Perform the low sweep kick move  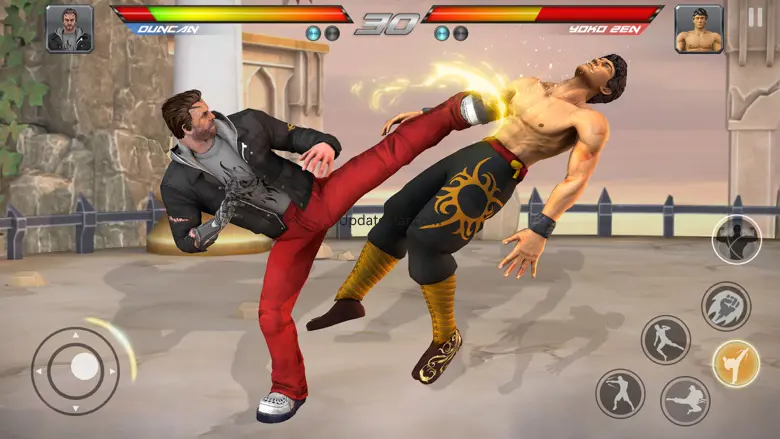pyautogui.click(x=685, y=400)
